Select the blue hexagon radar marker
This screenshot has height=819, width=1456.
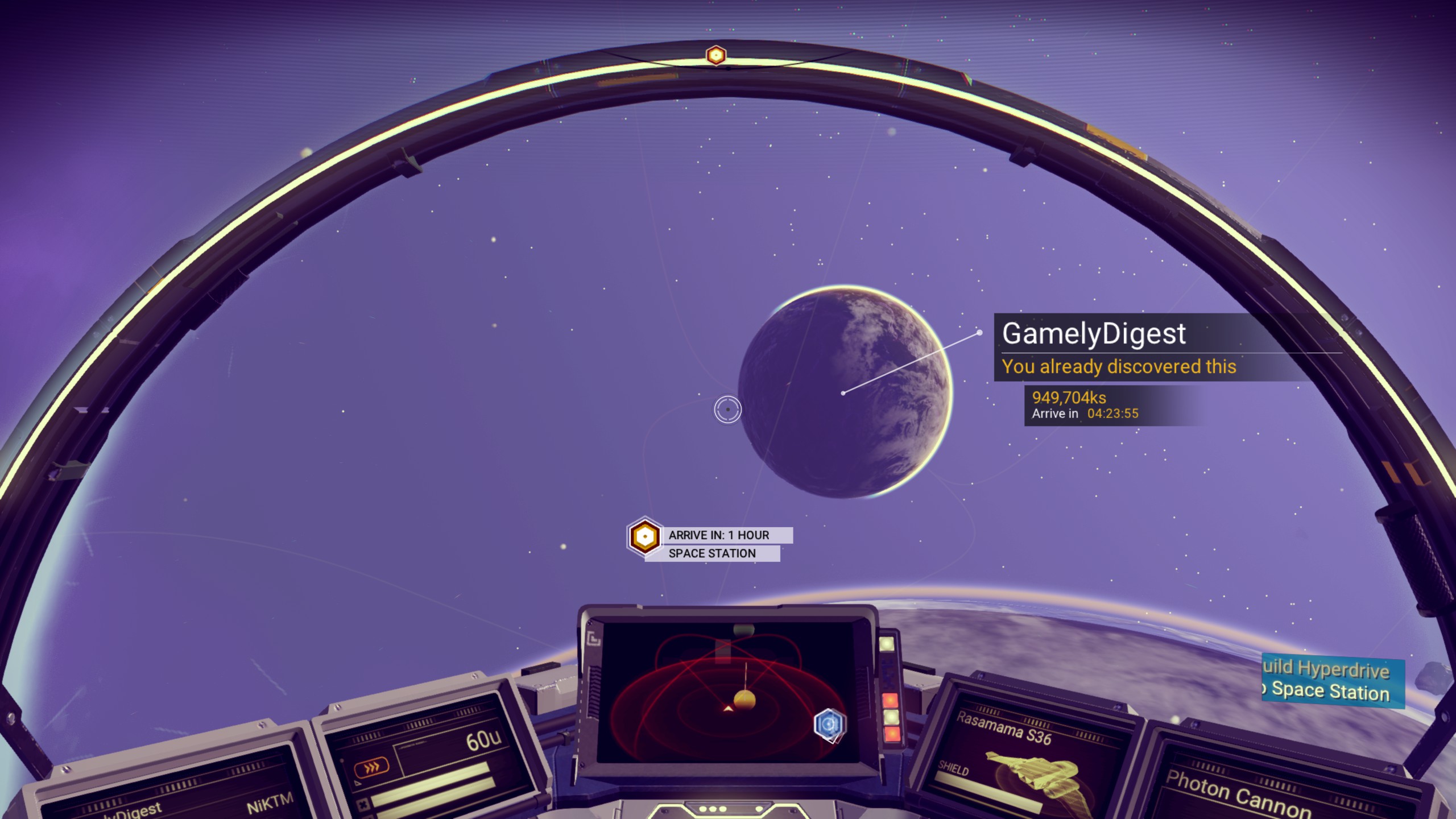[x=829, y=725]
